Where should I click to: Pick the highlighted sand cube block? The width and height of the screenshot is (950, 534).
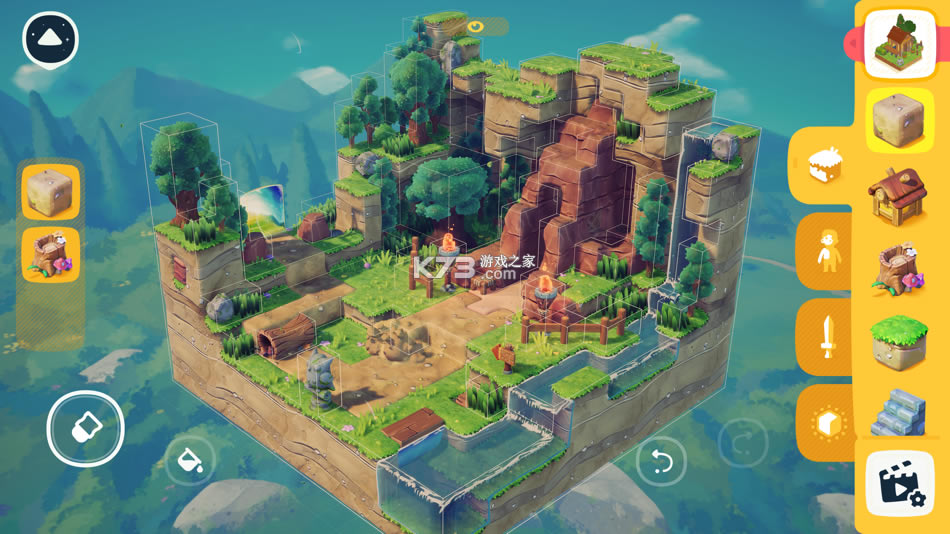point(899,120)
